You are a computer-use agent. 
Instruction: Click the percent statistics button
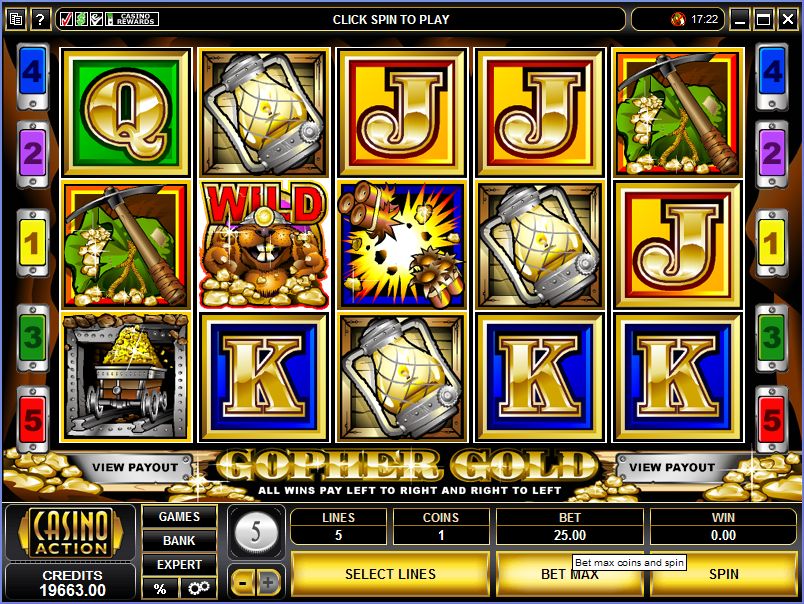click(x=159, y=588)
